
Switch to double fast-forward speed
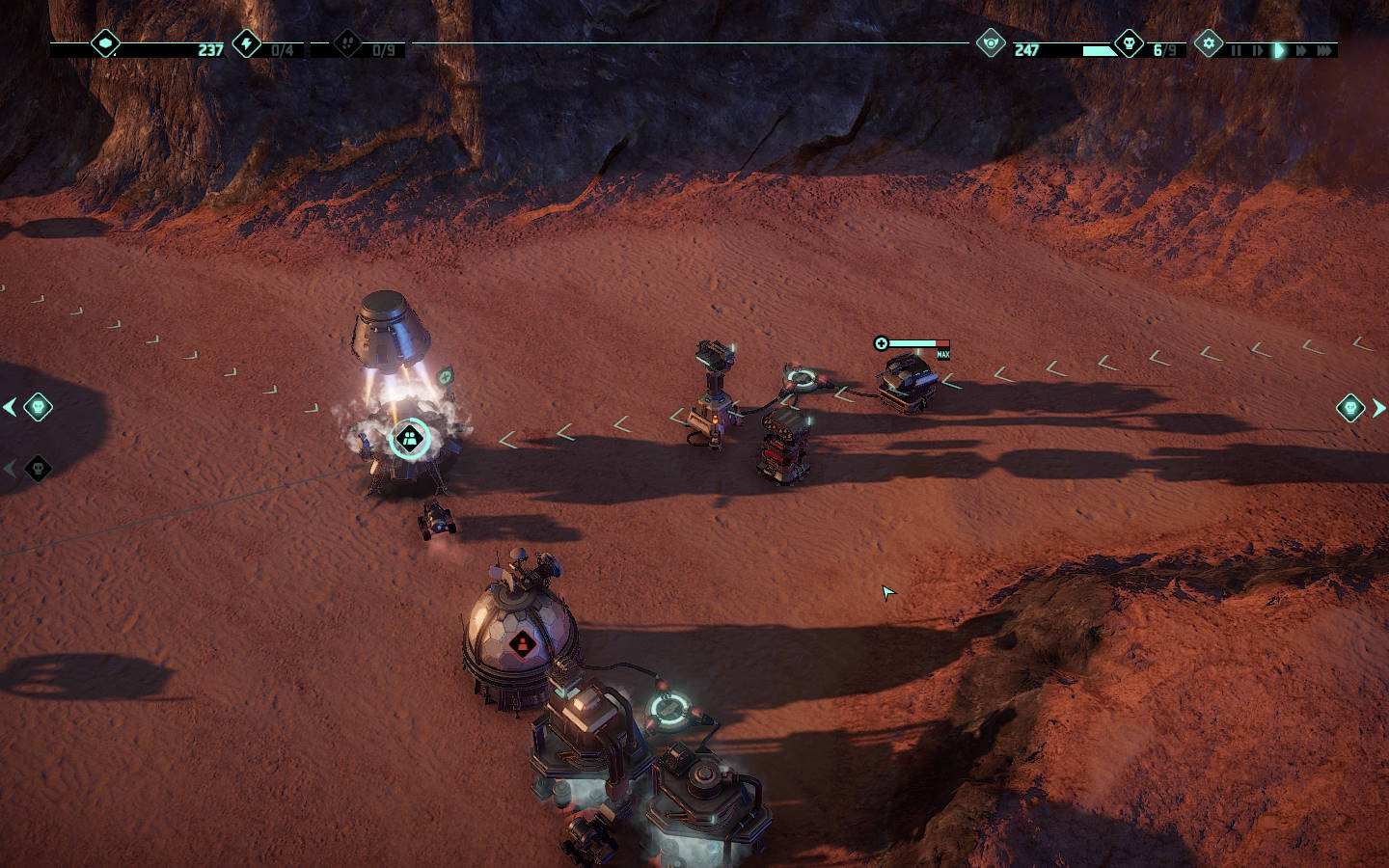1301,50
